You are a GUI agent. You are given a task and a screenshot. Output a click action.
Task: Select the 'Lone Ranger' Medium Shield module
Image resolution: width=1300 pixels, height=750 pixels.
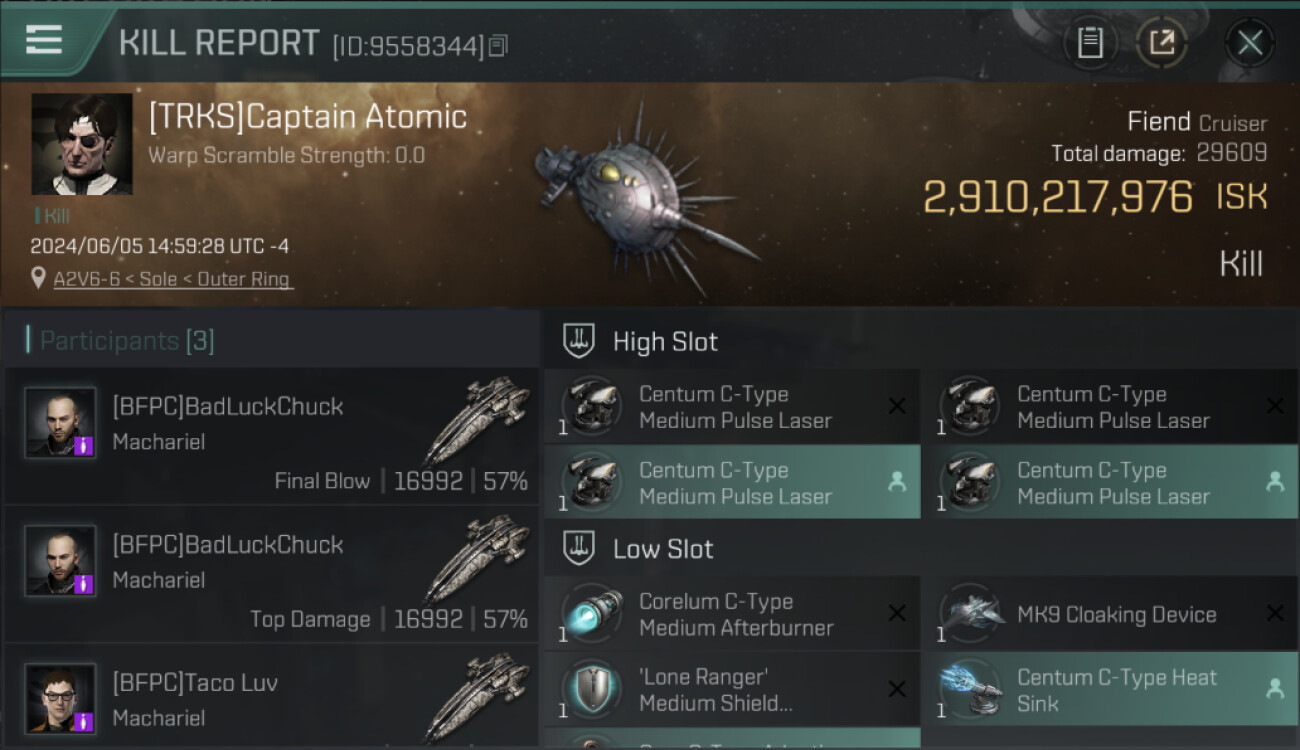pyautogui.click(x=732, y=690)
